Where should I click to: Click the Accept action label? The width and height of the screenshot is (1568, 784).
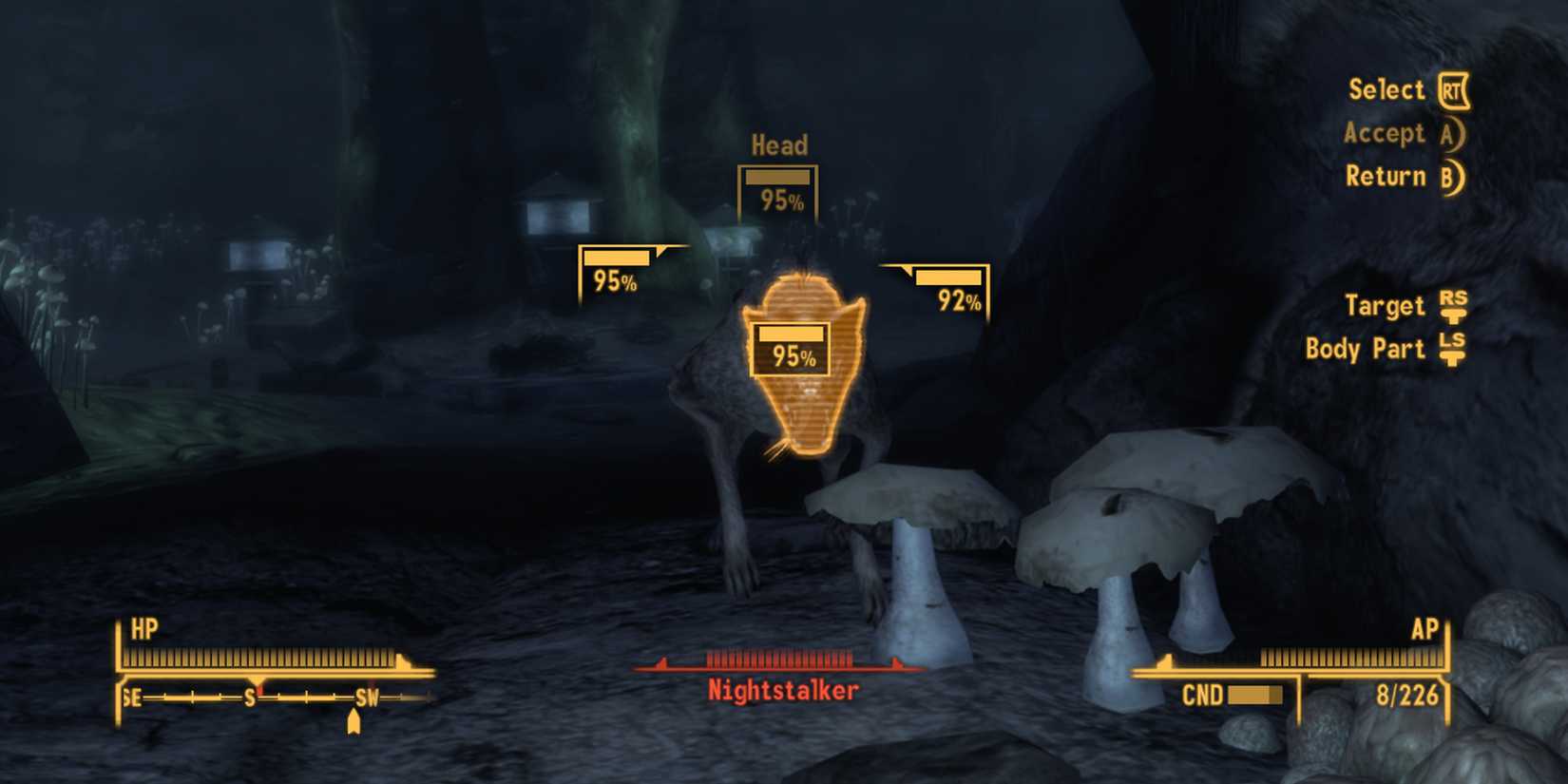[1384, 134]
